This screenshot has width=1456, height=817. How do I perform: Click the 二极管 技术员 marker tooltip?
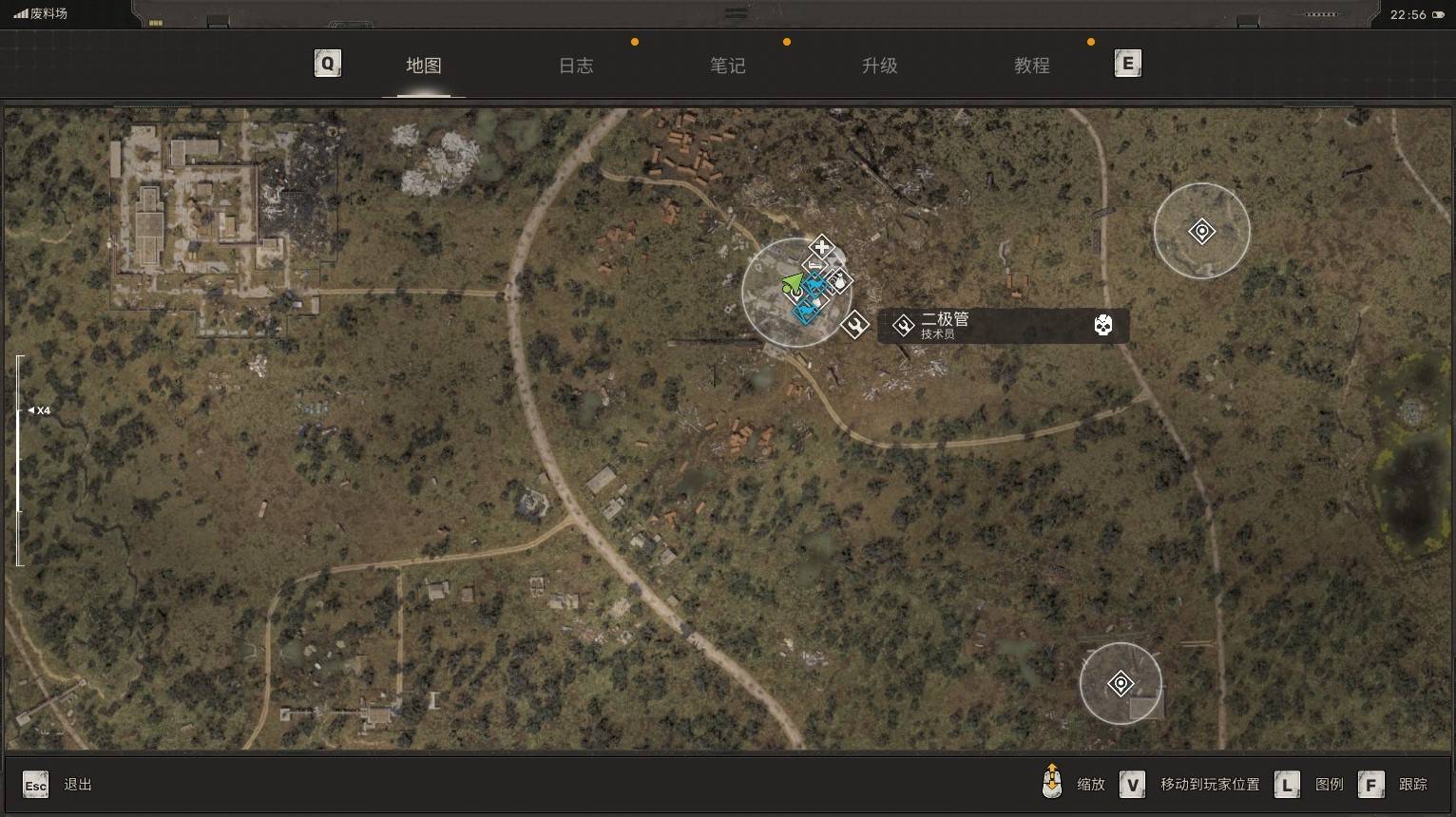(x=1003, y=326)
